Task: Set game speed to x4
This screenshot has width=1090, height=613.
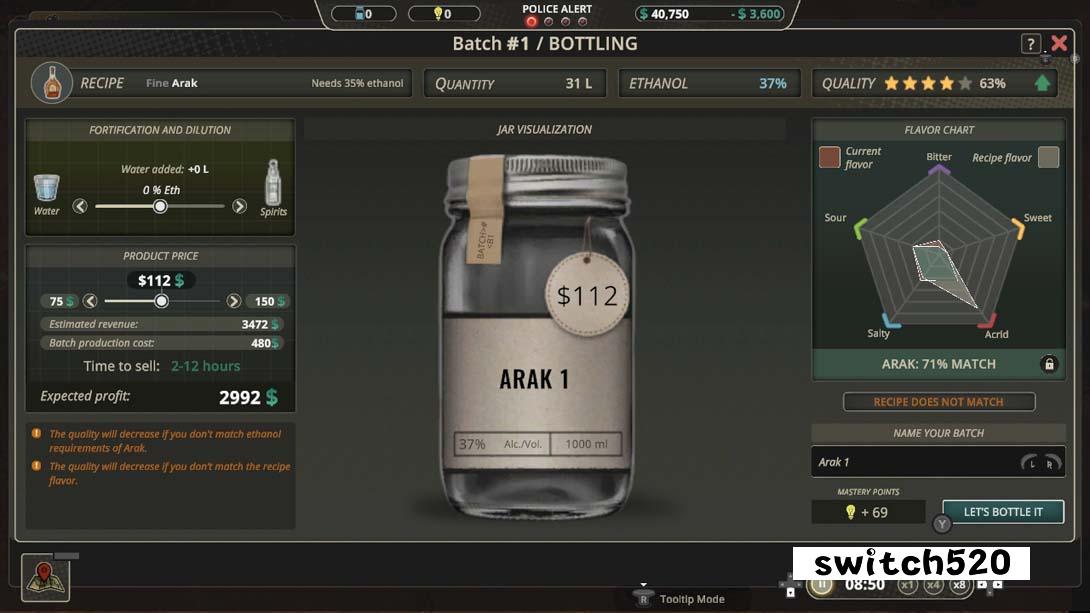Action: (x=933, y=585)
